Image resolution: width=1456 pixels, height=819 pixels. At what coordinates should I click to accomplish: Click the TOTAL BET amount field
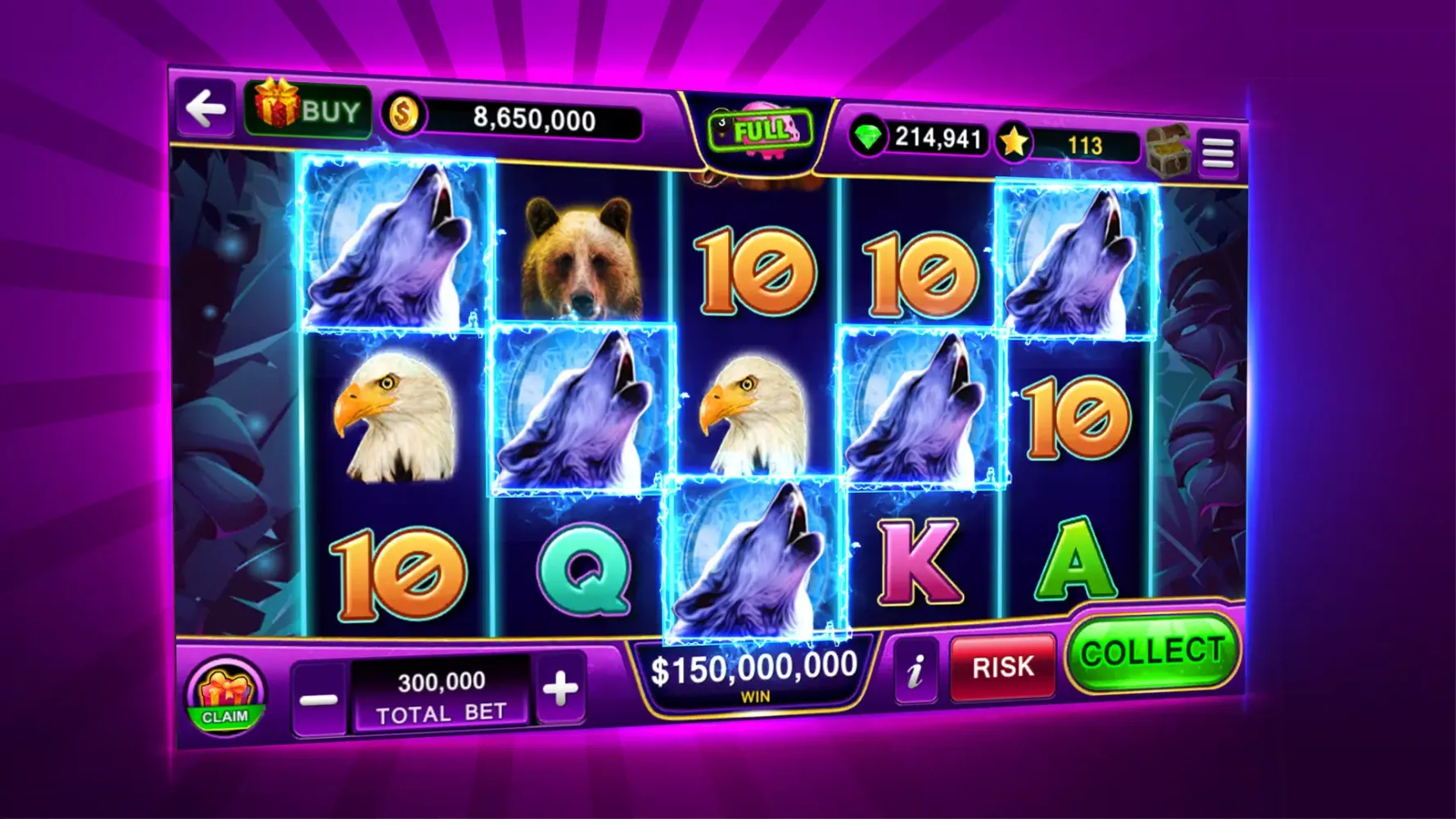(x=442, y=692)
